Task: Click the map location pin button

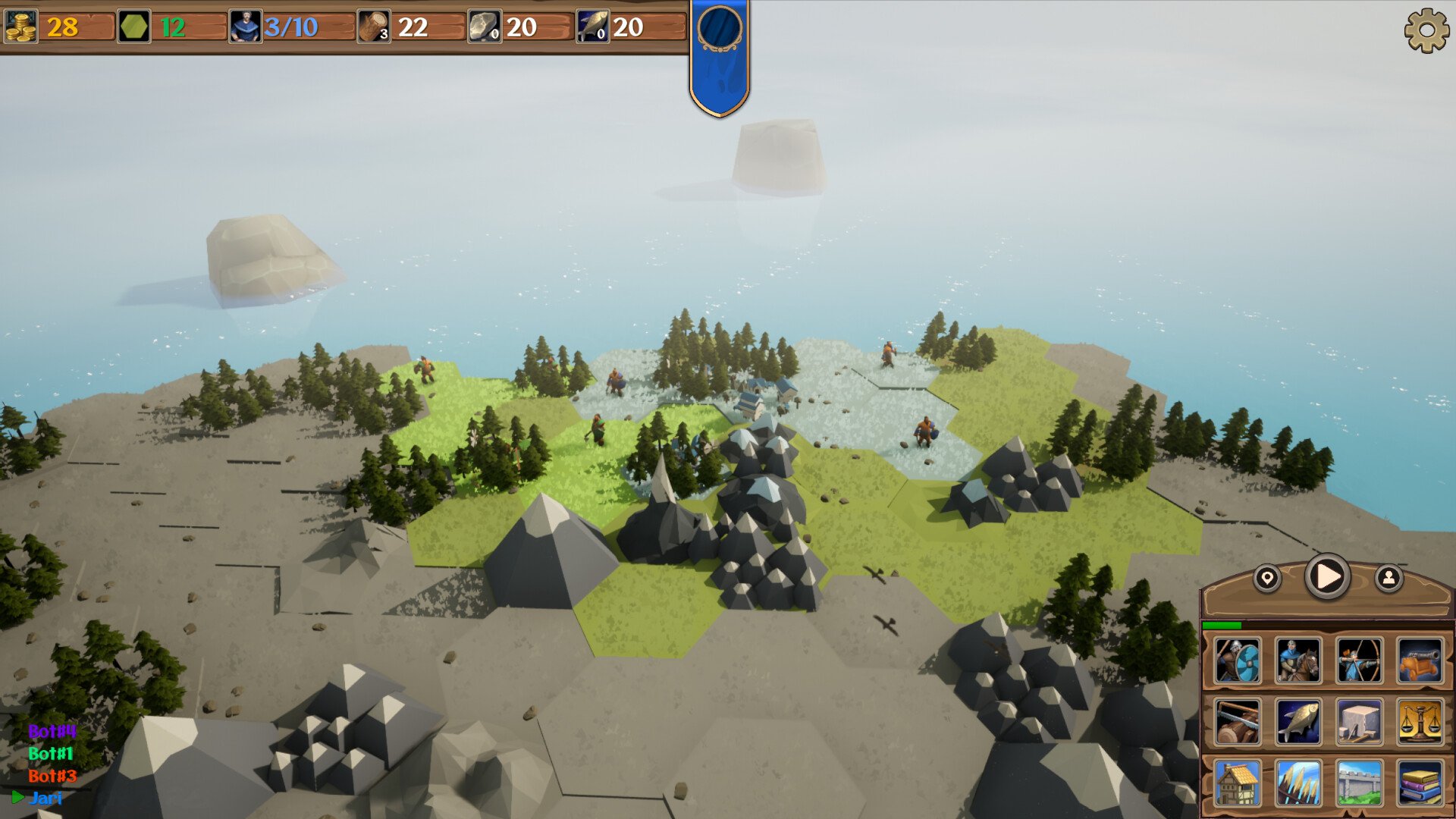Action: coord(1266,579)
